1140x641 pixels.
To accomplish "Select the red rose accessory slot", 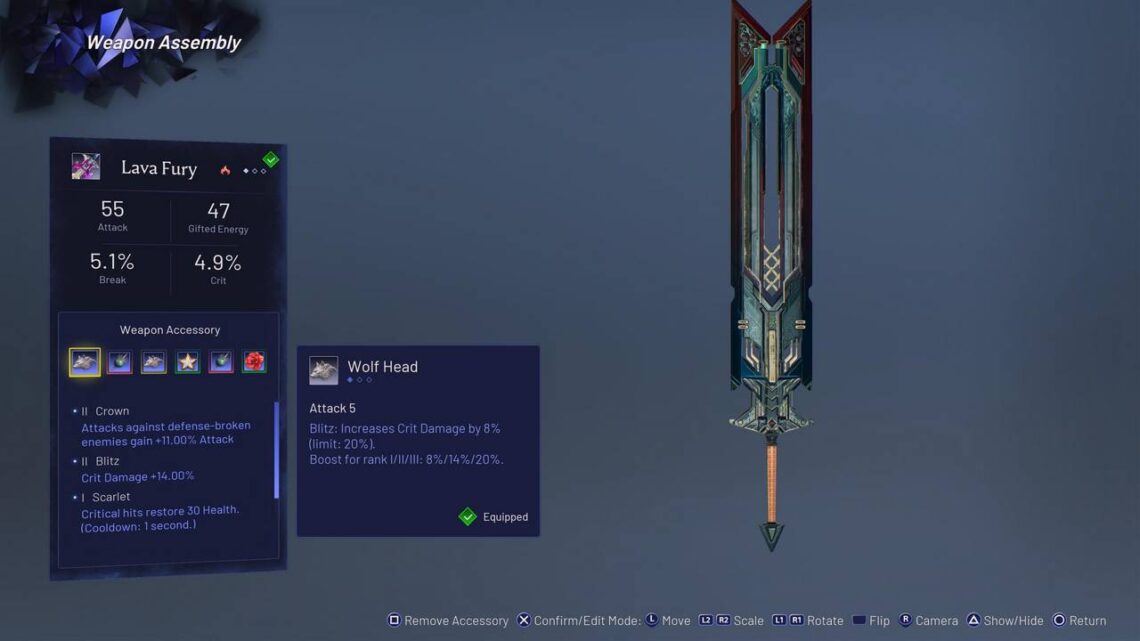I will (x=254, y=362).
